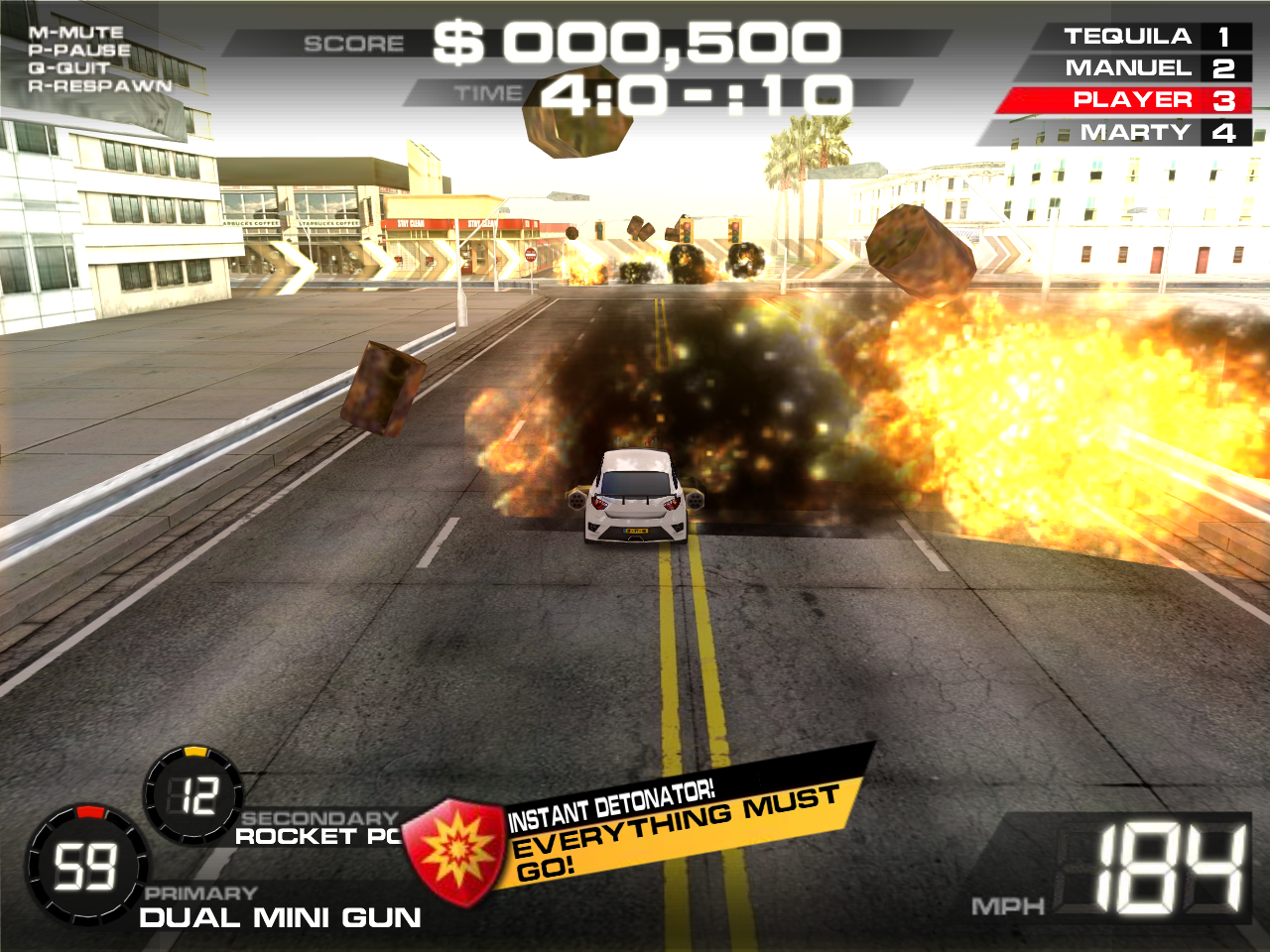Click the MPH speedometer display
This screenshot has width=1270, height=952.
tap(1120, 868)
